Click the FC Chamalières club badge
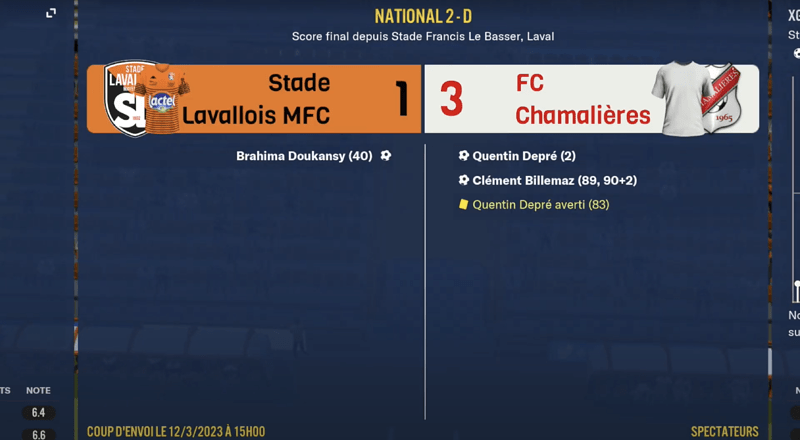800x440 pixels. point(720,98)
